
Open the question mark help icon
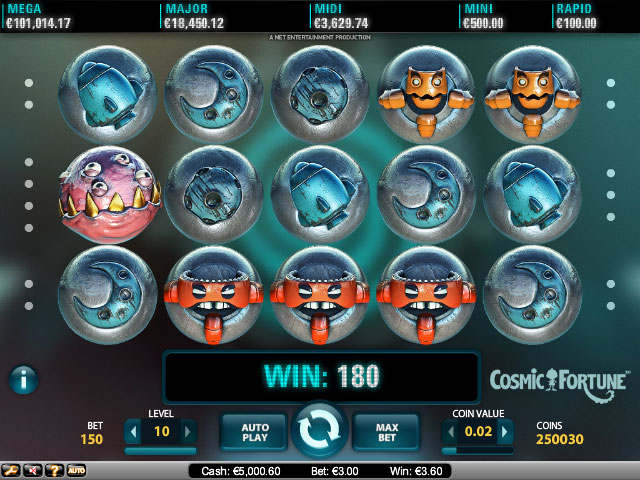click(x=54, y=470)
